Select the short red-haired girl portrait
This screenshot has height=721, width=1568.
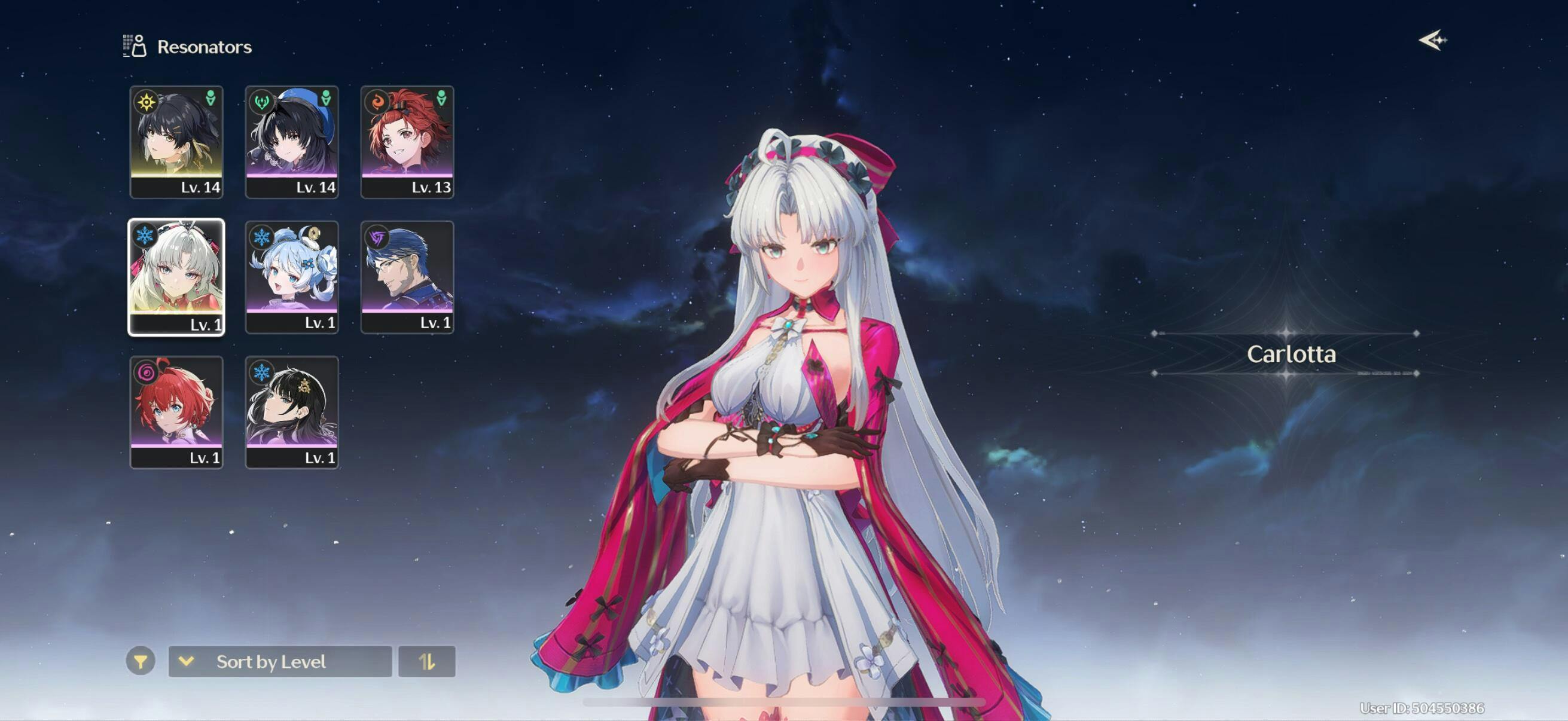176,412
